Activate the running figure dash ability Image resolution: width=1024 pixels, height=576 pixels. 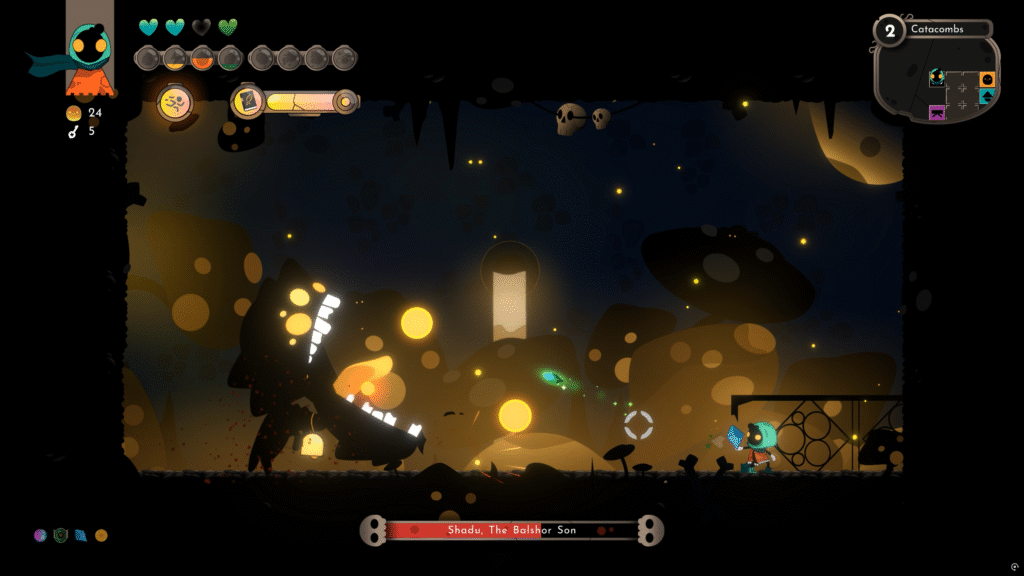(175, 103)
